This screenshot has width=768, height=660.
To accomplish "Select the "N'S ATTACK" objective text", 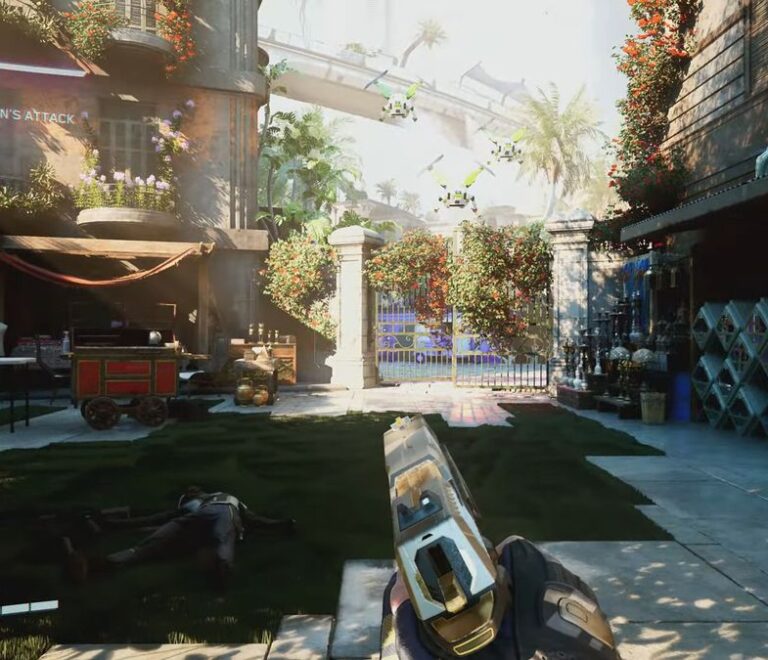I will [x=37, y=117].
